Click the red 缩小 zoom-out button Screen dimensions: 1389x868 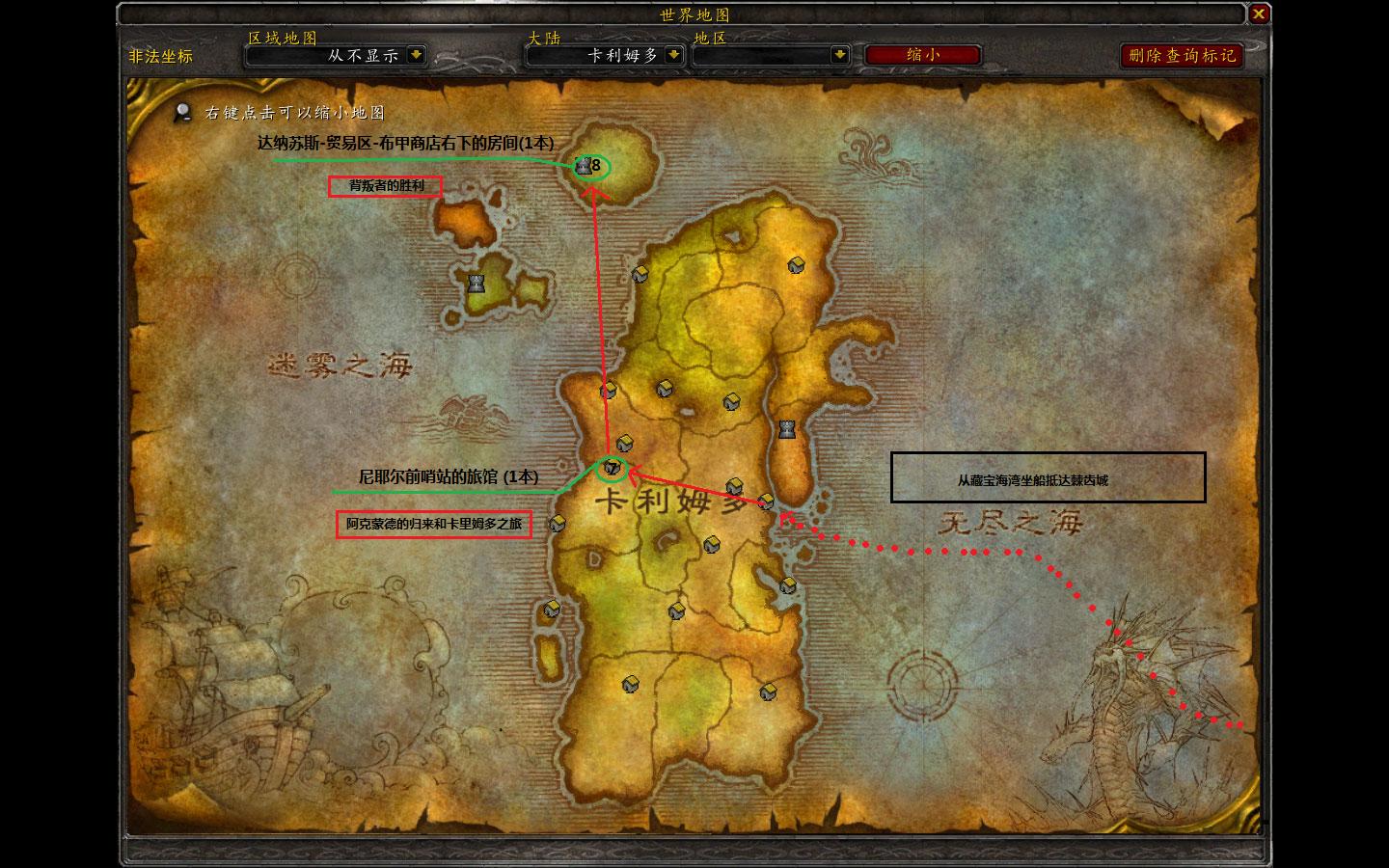tap(922, 55)
